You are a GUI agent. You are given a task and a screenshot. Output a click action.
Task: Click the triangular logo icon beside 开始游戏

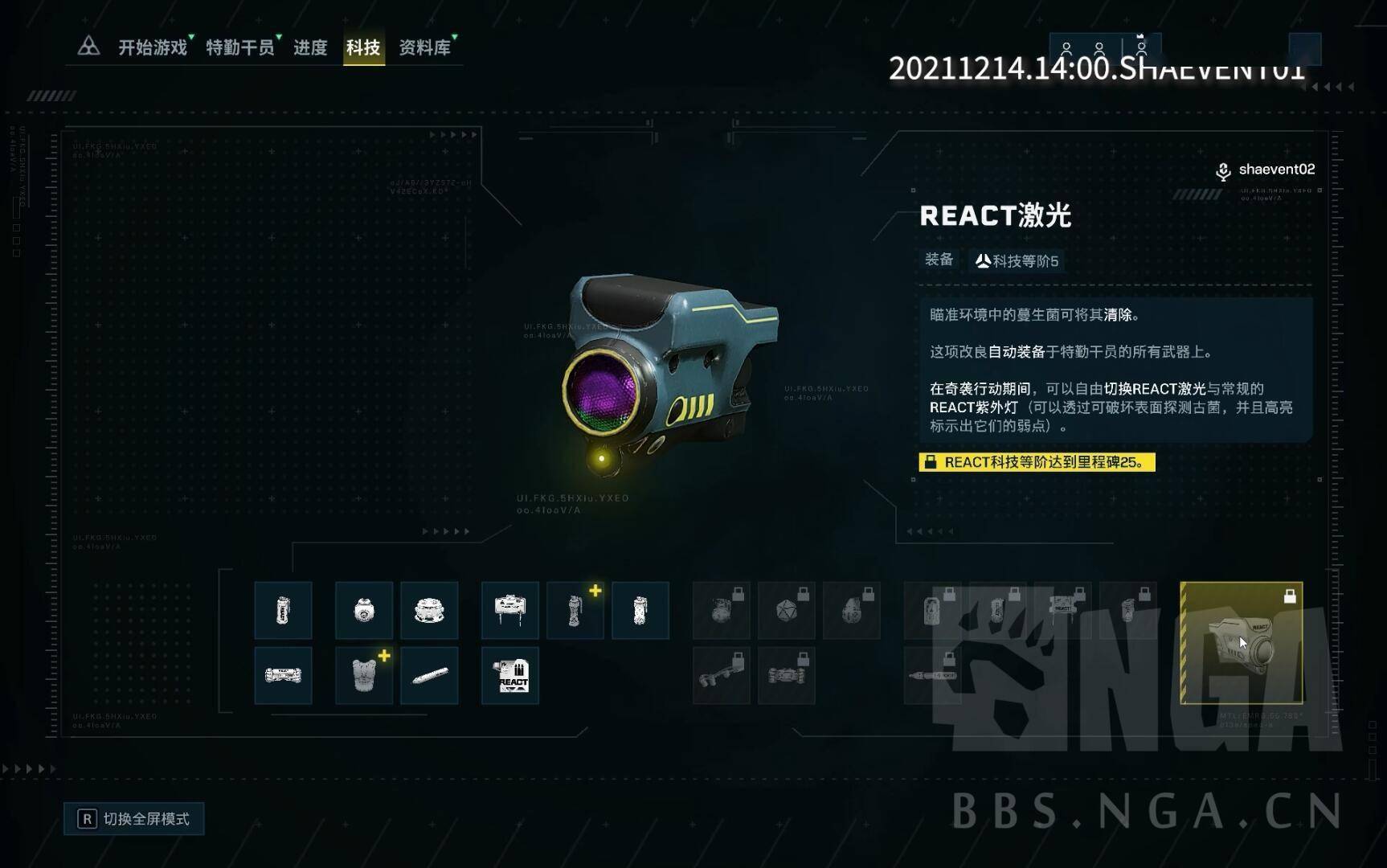(x=88, y=47)
